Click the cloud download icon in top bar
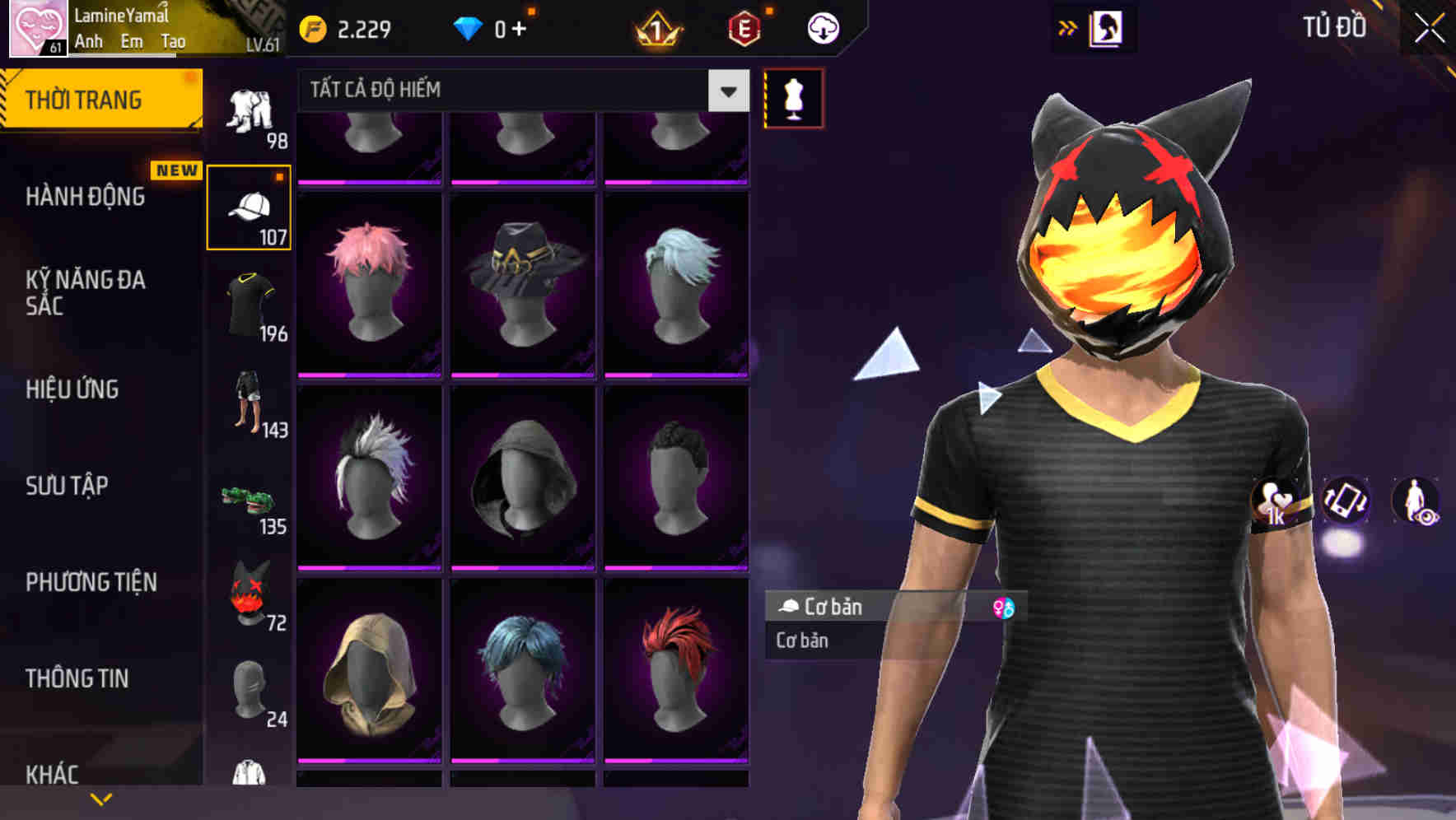Viewport: 1456px width, 820px height. [x=821, y=27]
